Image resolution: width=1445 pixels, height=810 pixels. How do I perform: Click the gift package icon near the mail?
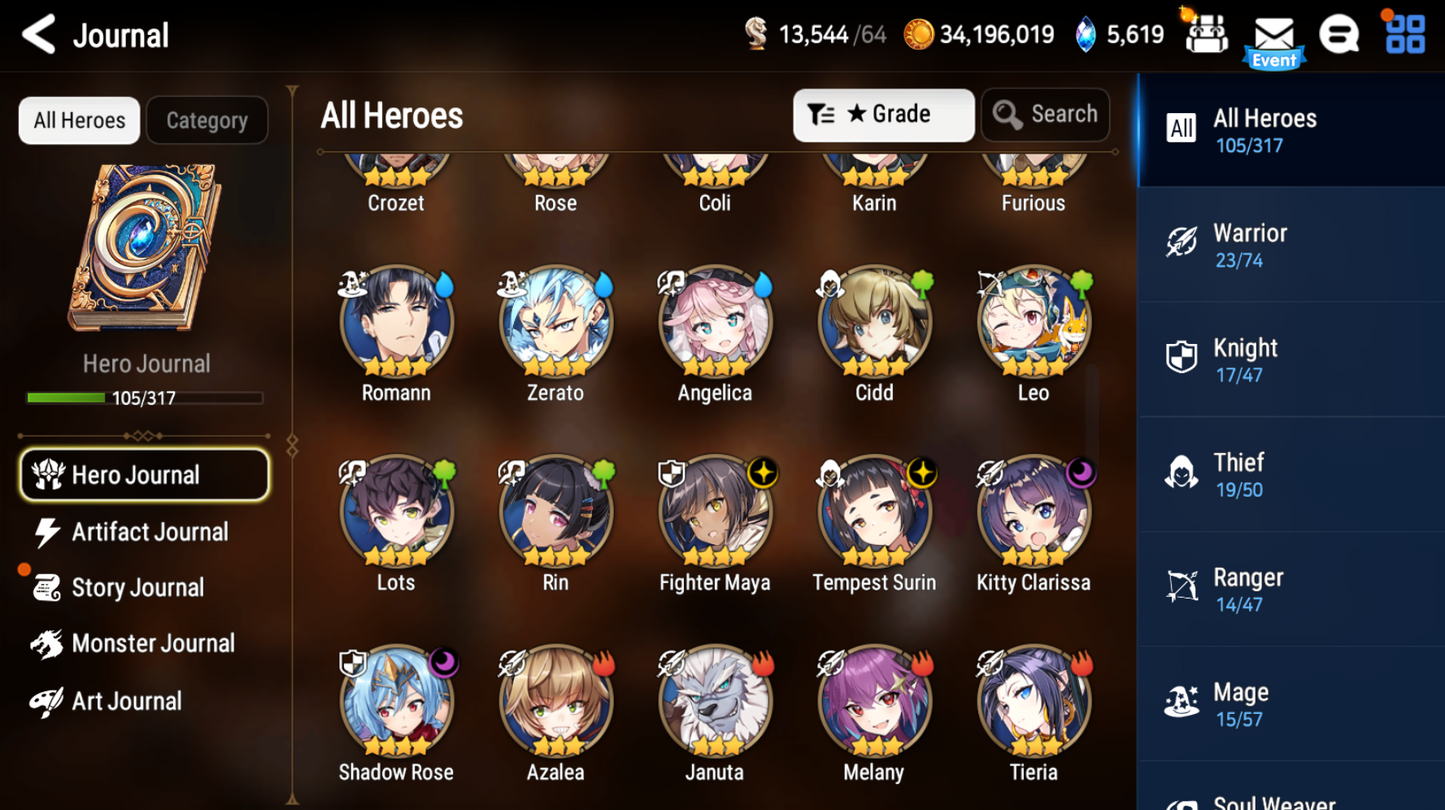[1205, 33]
